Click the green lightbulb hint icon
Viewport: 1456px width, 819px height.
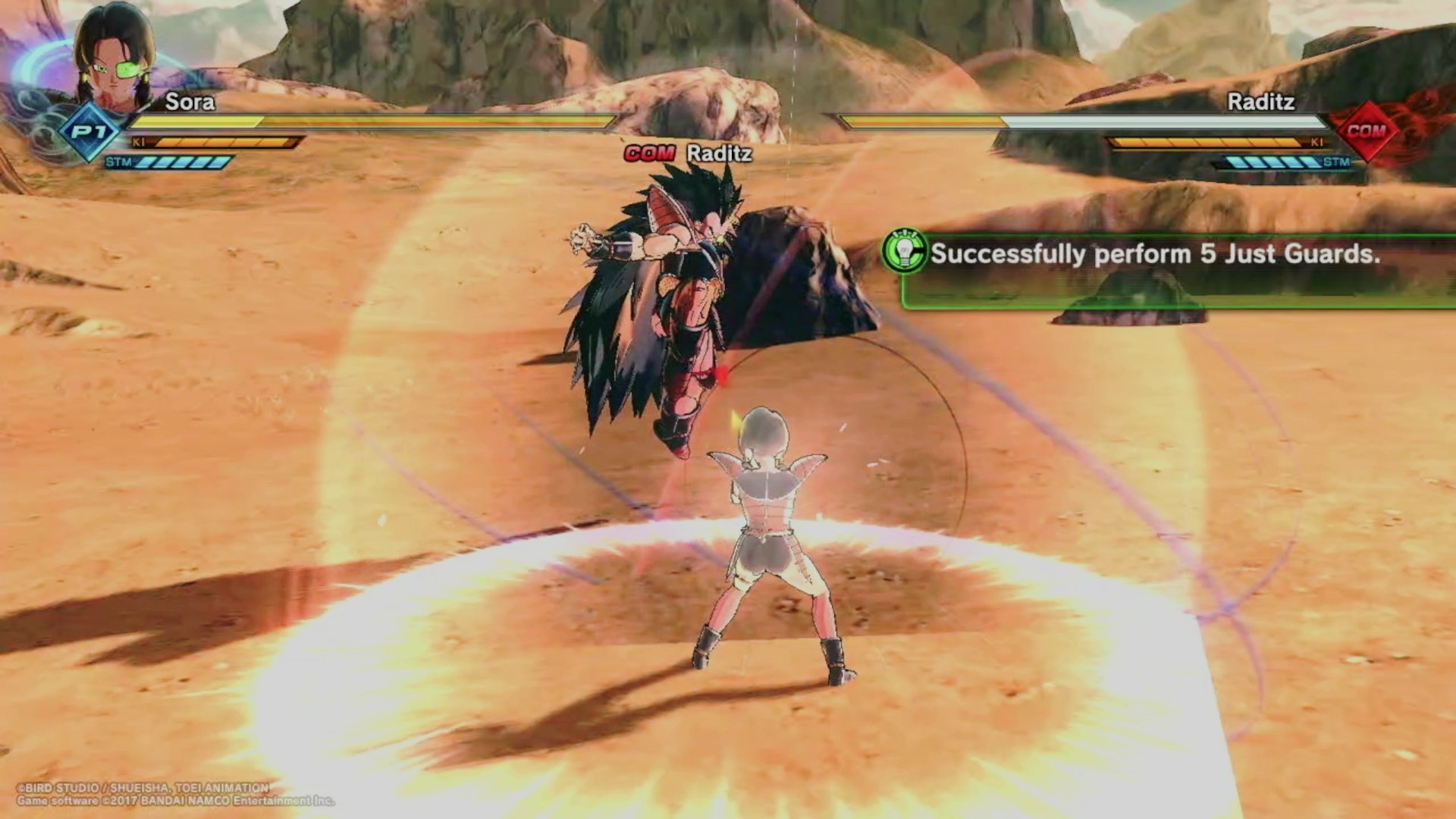[904, 252]
